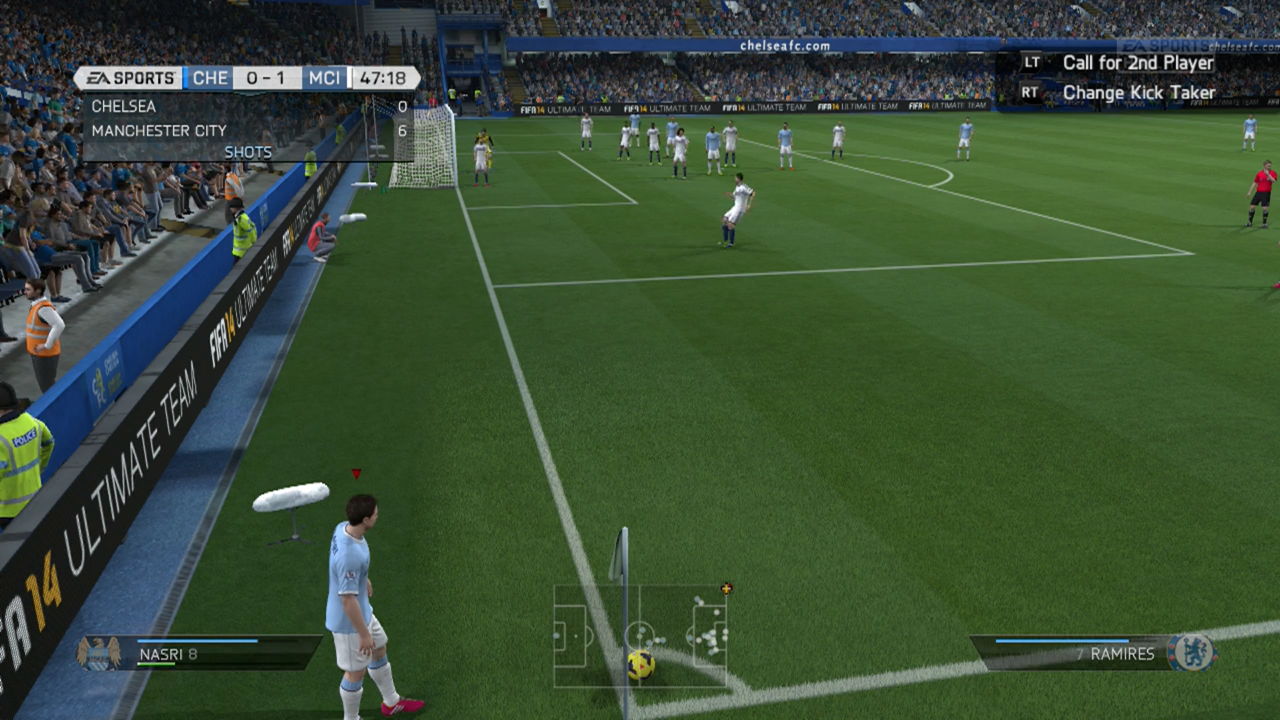1280x720 pixels.
Task: Toggle the Call for 2nd Player option
Action: tap(1139, 62)
